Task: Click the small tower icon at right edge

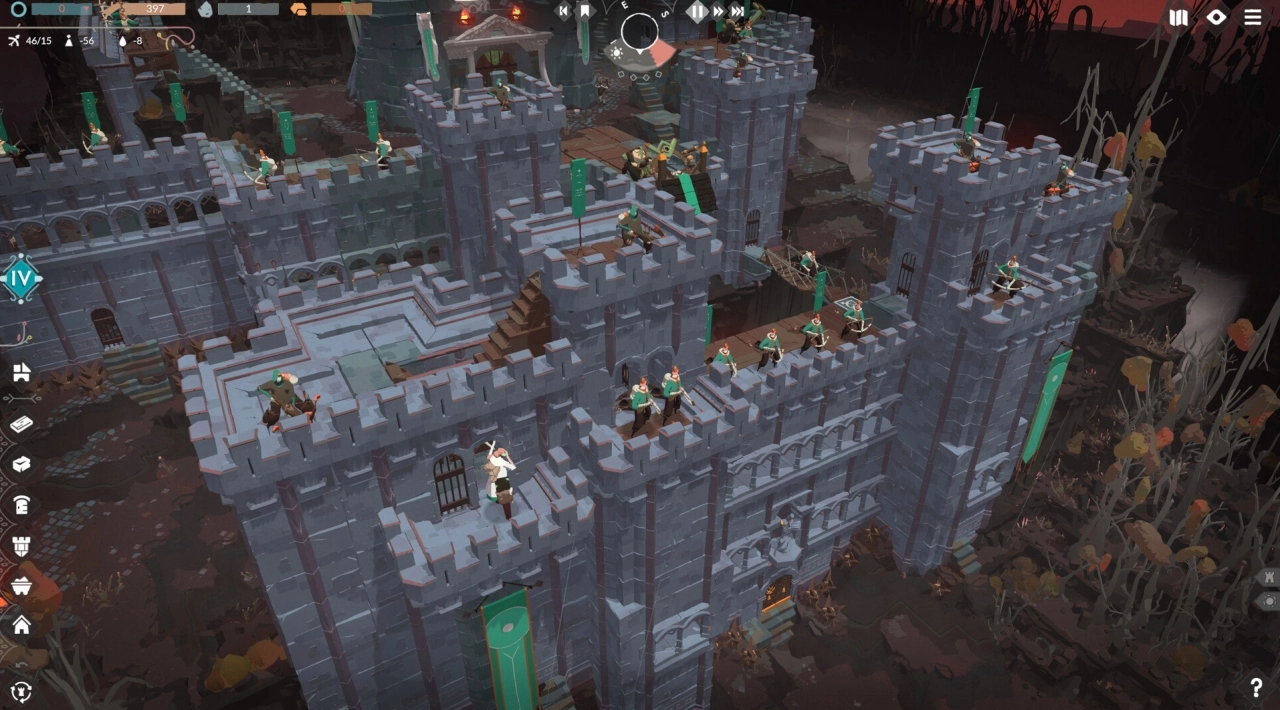Action: pyautogui.click(x=1270, y=578)
